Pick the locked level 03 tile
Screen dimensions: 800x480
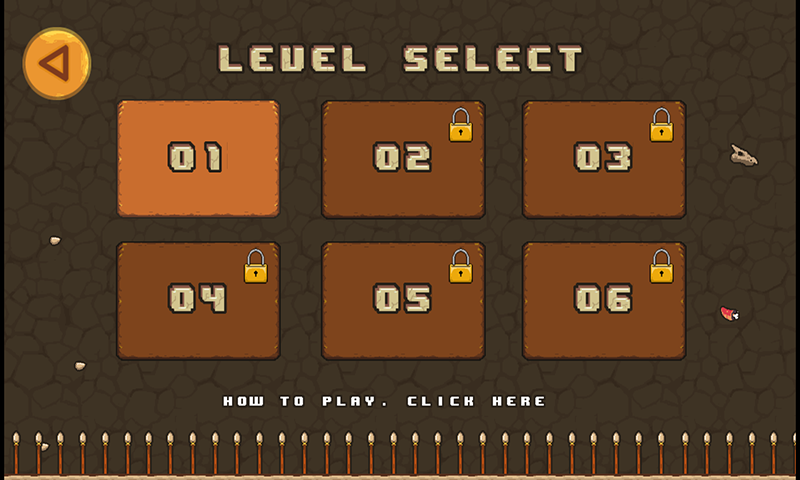[604, 159]
